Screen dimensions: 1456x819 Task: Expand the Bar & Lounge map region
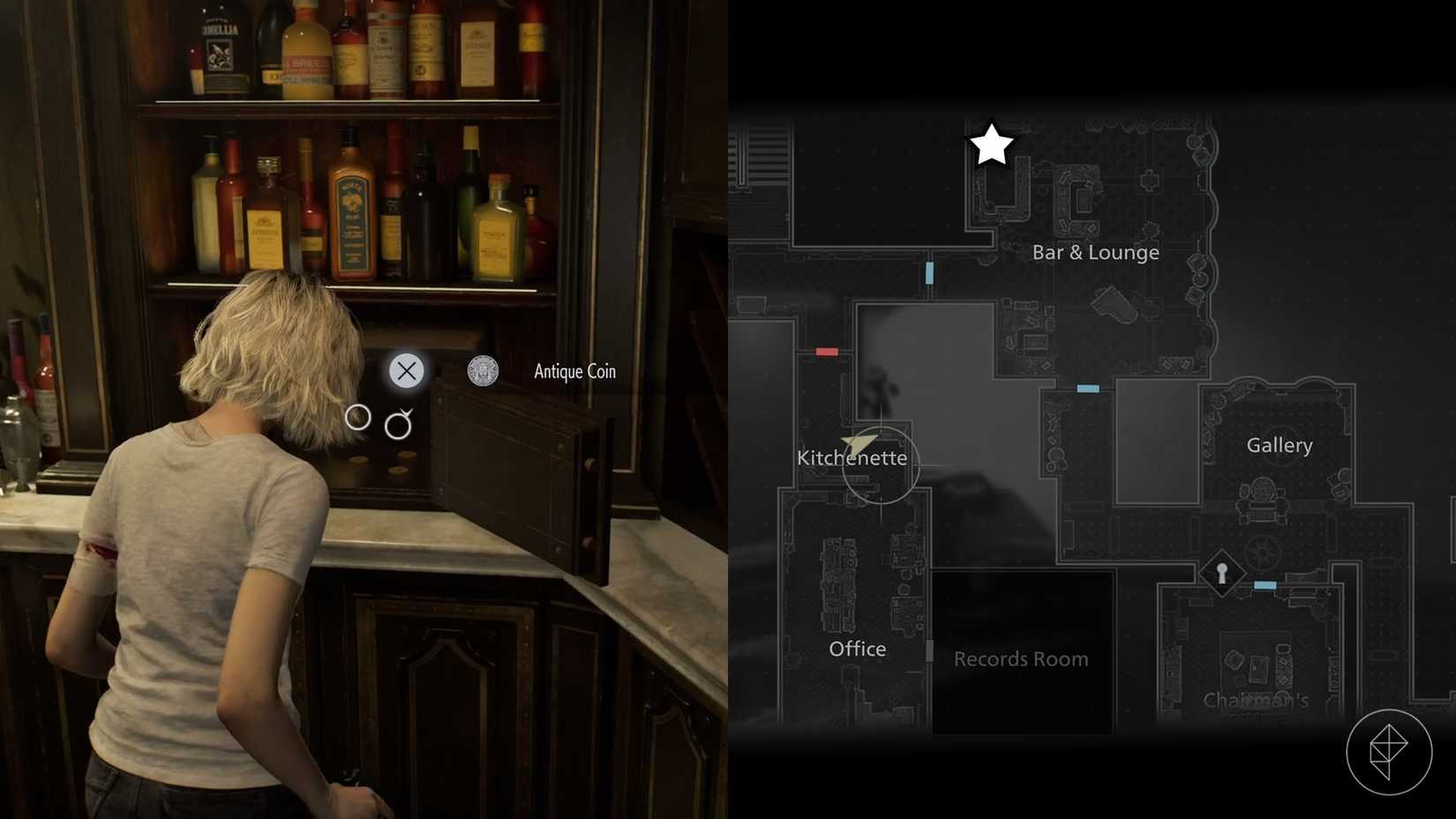tap(1096, 252)
